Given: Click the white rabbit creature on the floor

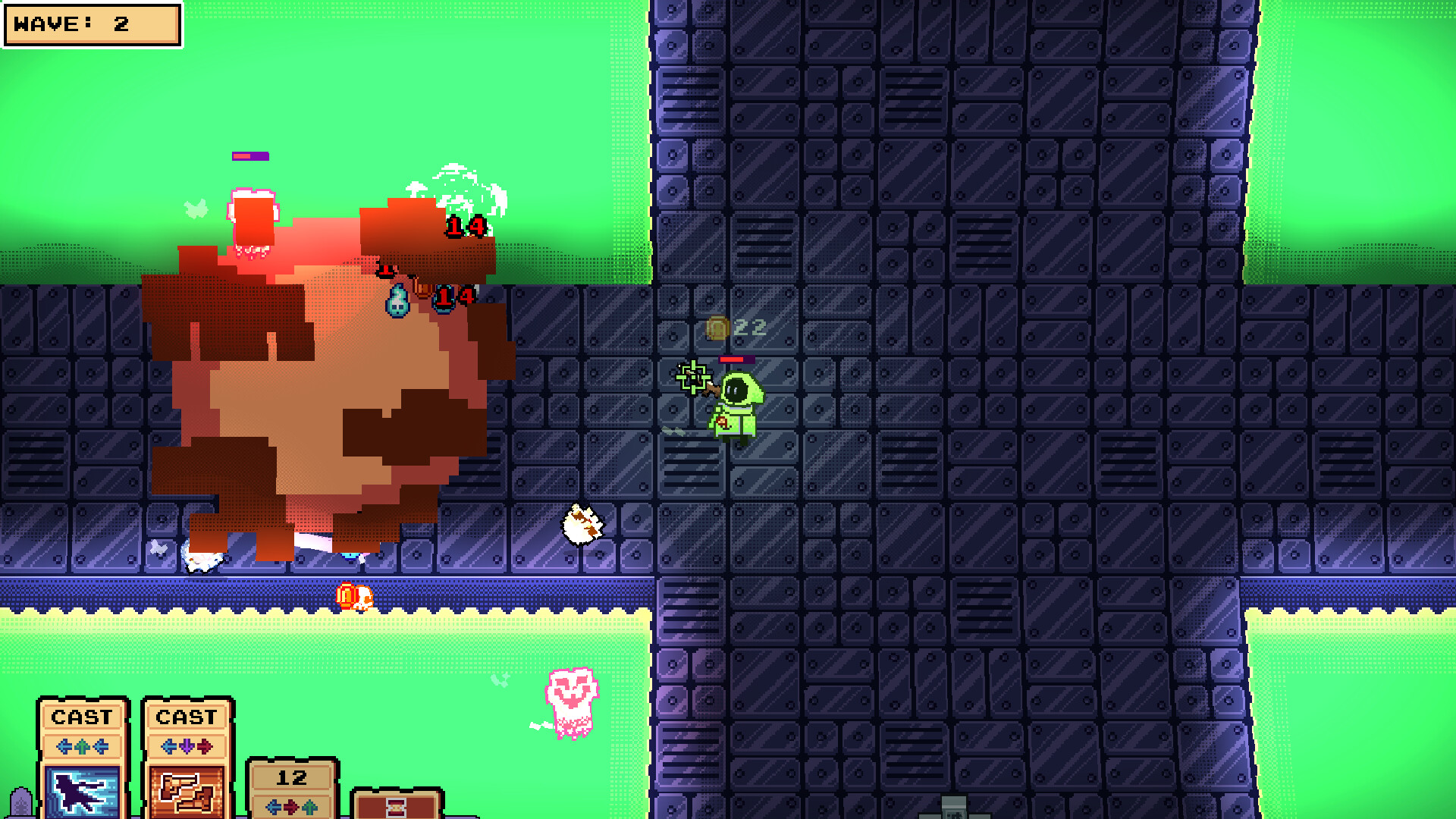Looking at the screenshot, I should pos(582,523).
